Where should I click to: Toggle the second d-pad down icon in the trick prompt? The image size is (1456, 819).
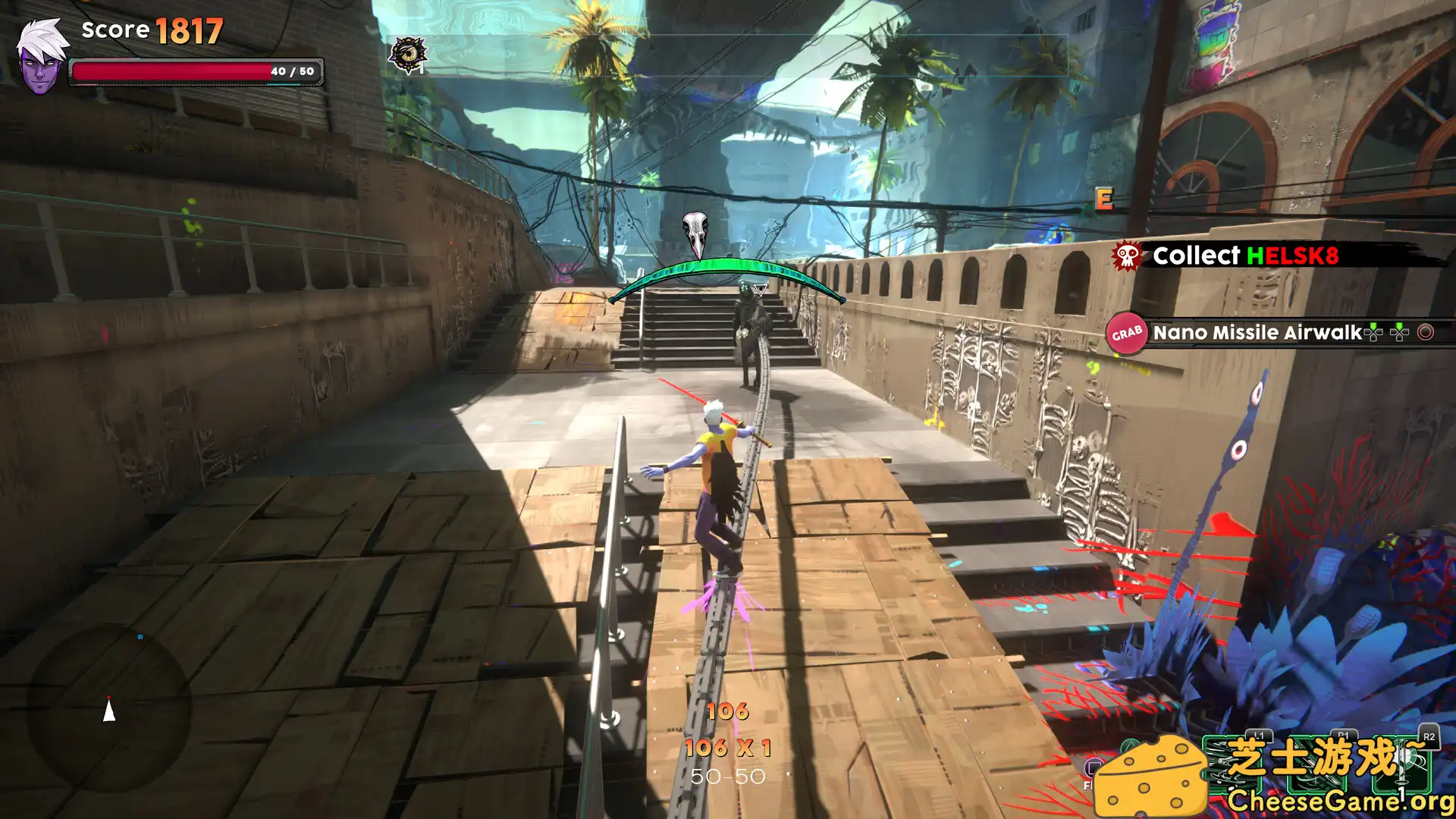1398,332
